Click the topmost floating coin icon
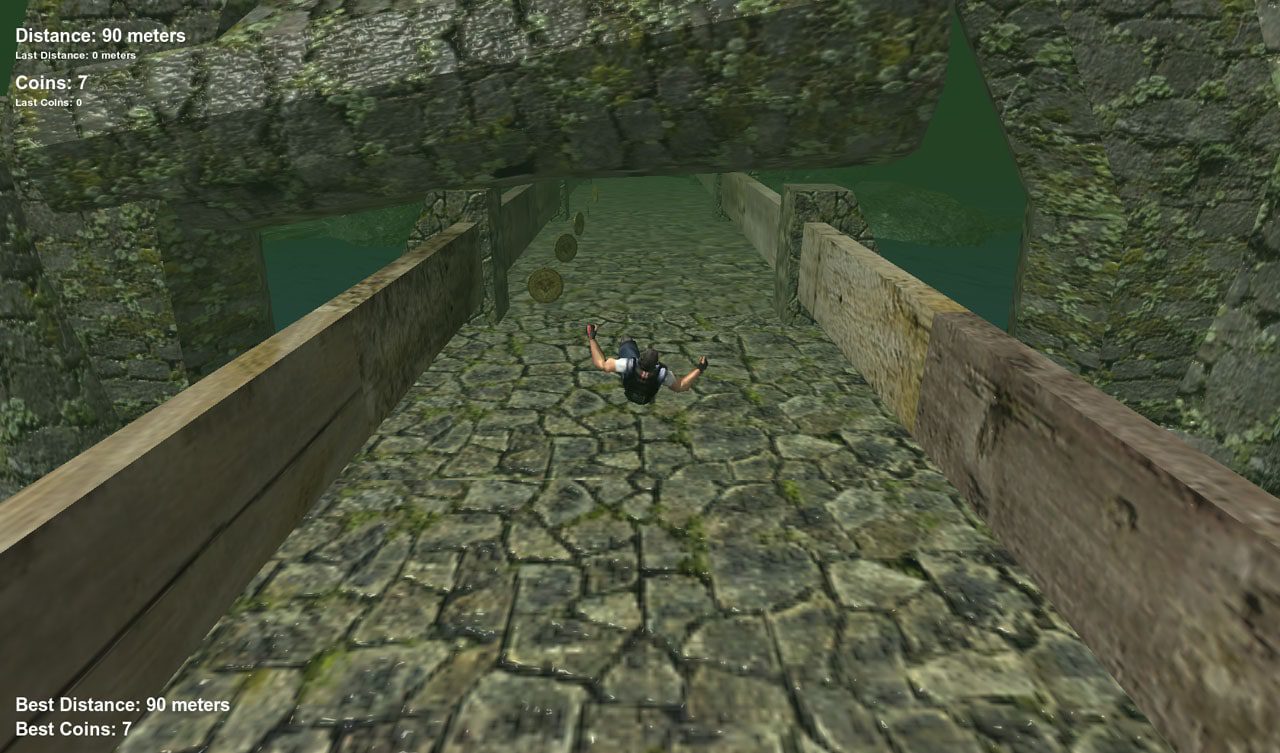The width and height of the screenshot is (1280, 753). 580,220
